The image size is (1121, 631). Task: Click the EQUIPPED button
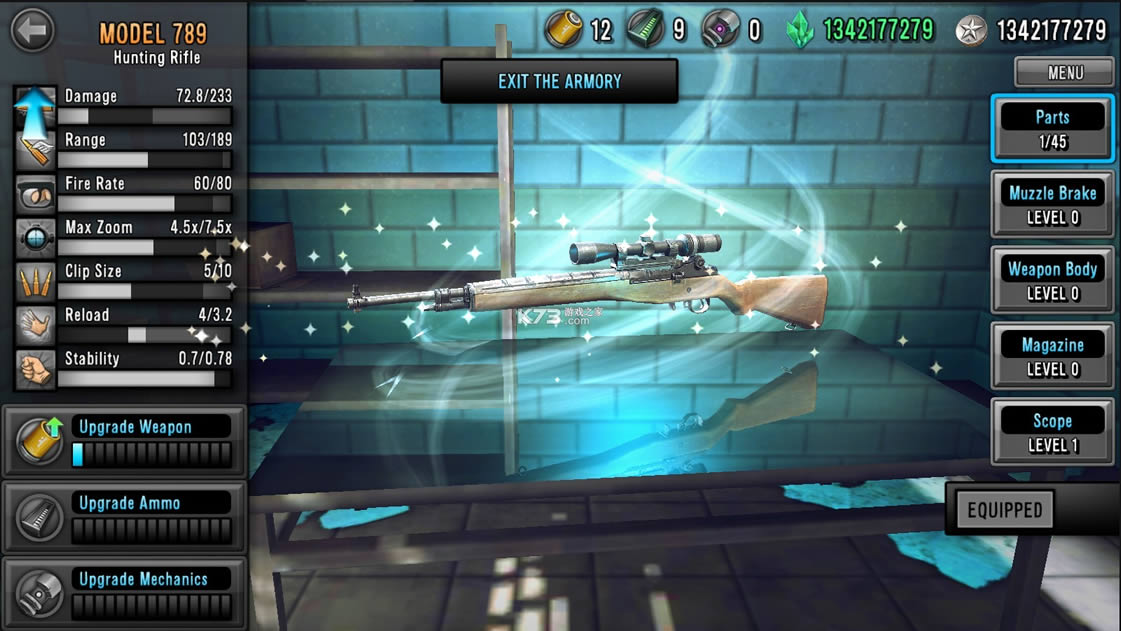pyautogui.click(x=1005, y=510)
